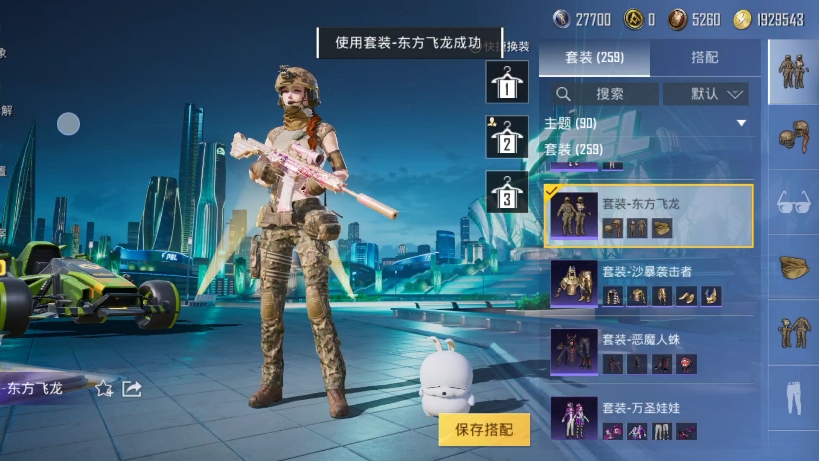Share the current outfit

click(x=132, y=388)
